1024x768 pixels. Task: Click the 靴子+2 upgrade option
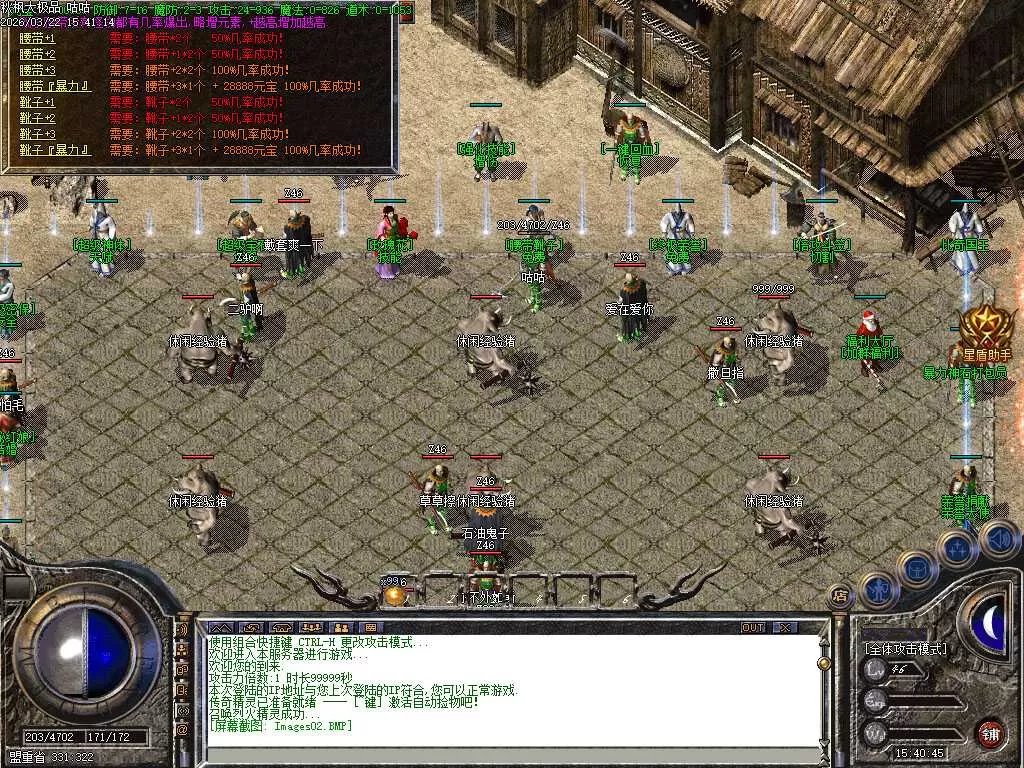pos(37,118)
